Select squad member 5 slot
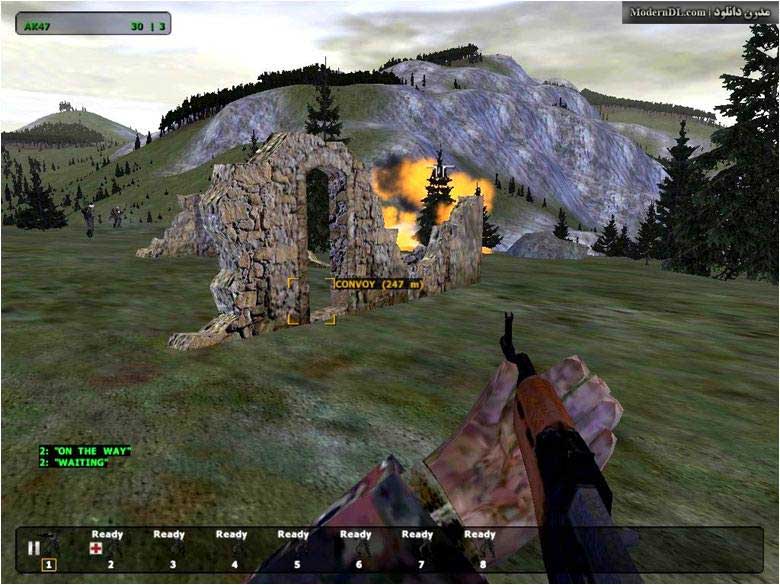Viewport: 780px width, 585px height. (x=295, y=549)
